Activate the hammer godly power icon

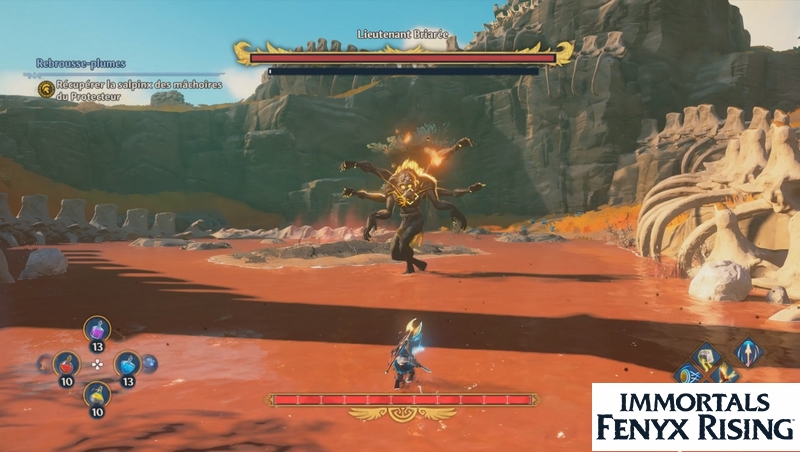pyautogui.click(x=707, y=354)
